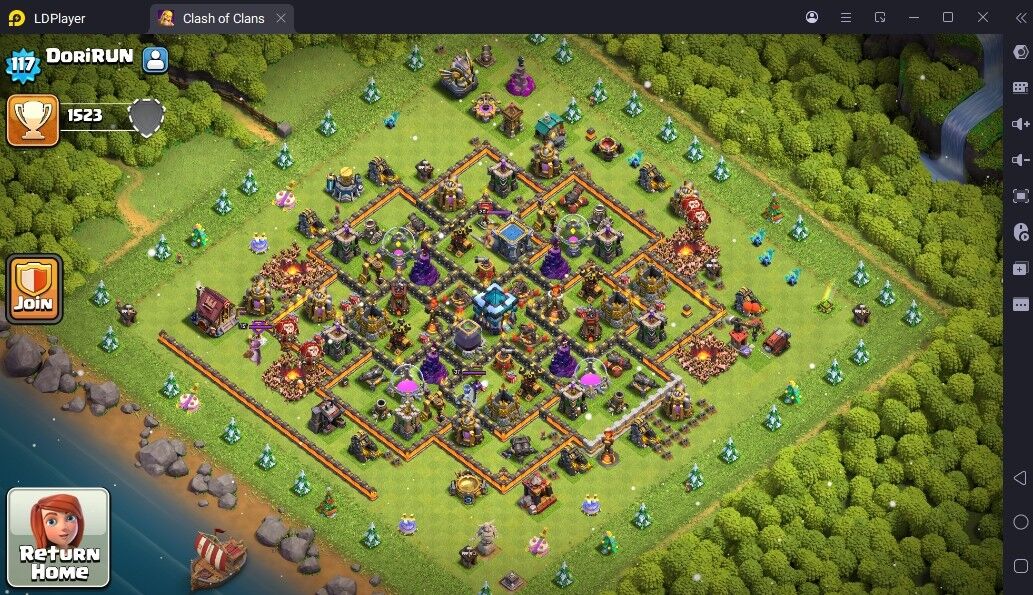Viewport: 1033px width, 595px height.
Task: Return Home from the visited village
Action: click(58, 537)
